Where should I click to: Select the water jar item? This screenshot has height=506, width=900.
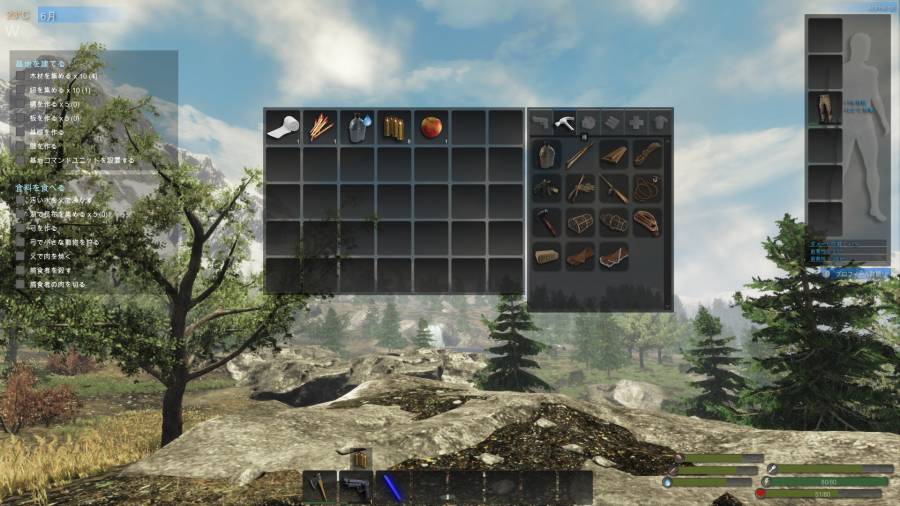pos(357,127)
